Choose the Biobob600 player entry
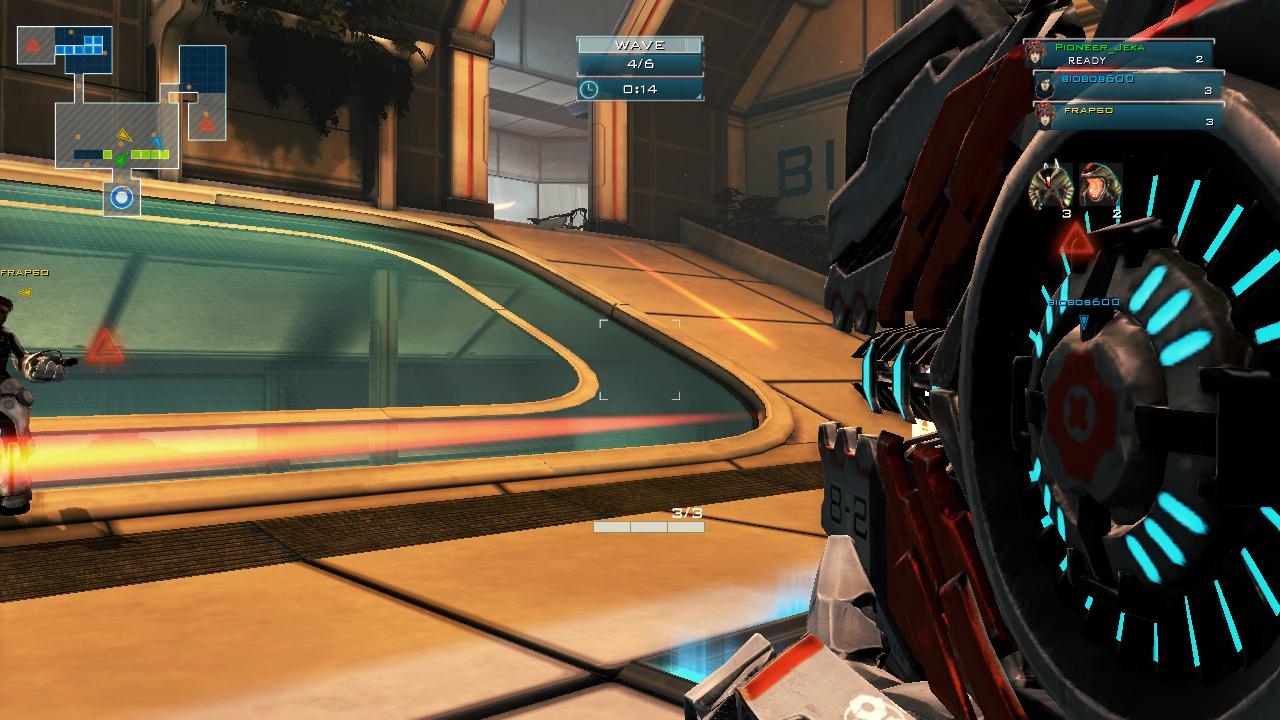The image size is (1280, 720). click(1128, 85)
